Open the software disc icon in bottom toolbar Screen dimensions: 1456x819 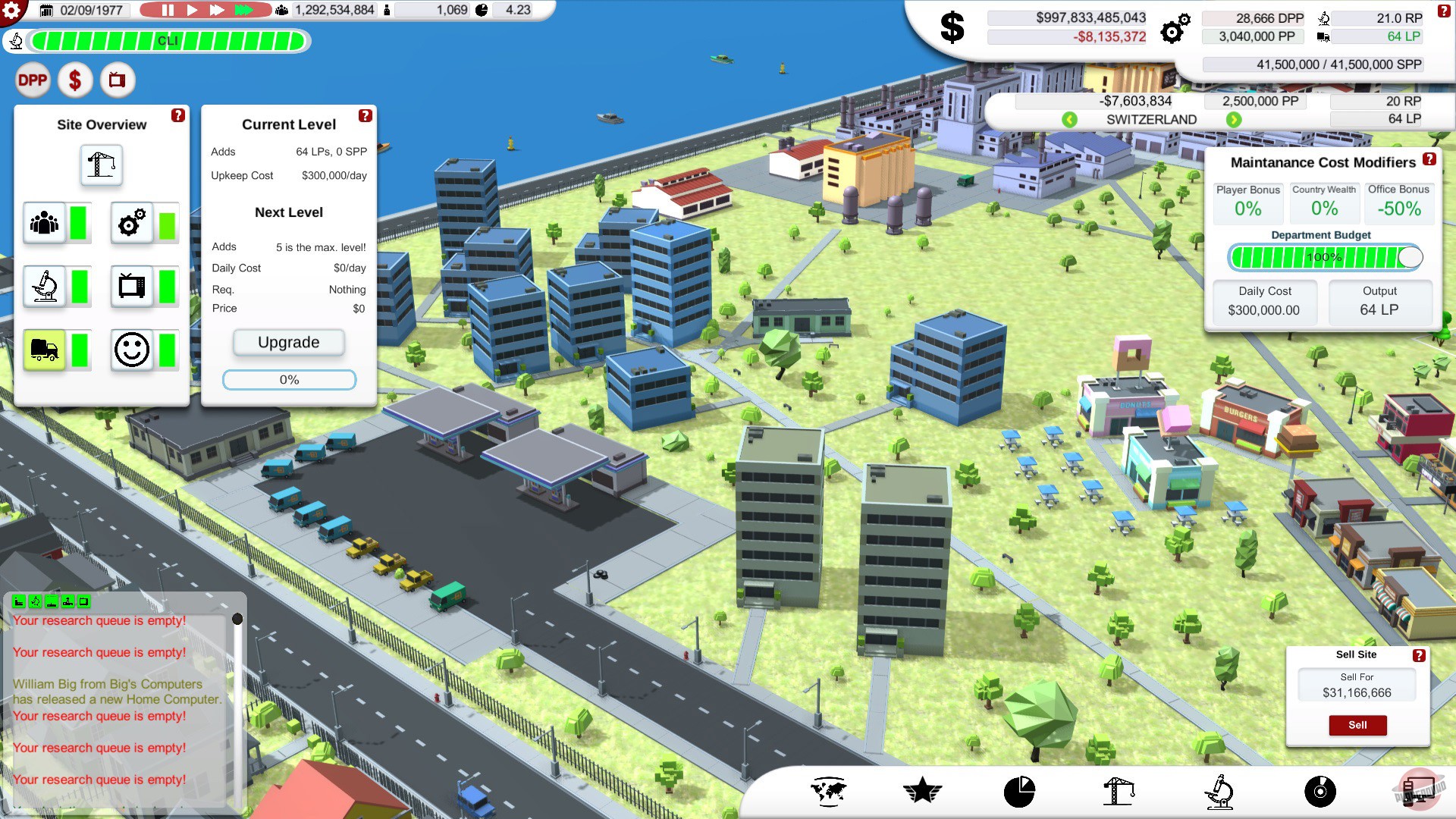pyautogui.click(x=1320, y=792)
